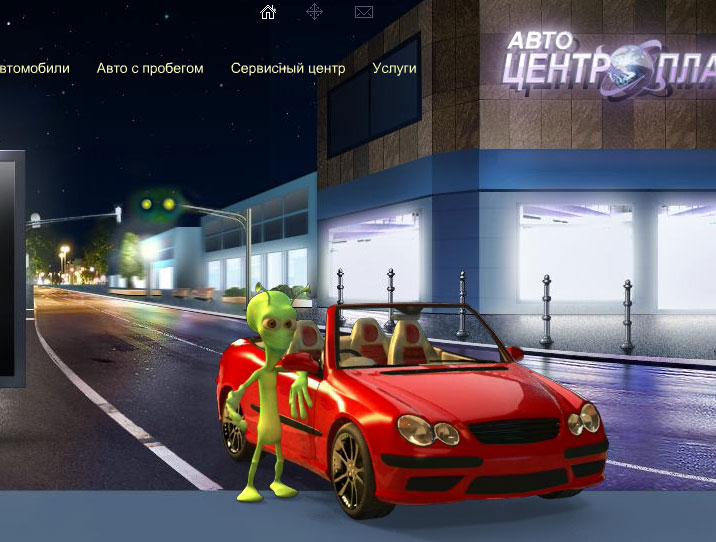Select the «Услуги» menu item
The height and width of the screenshot is (542, 716).
point(394,69)
